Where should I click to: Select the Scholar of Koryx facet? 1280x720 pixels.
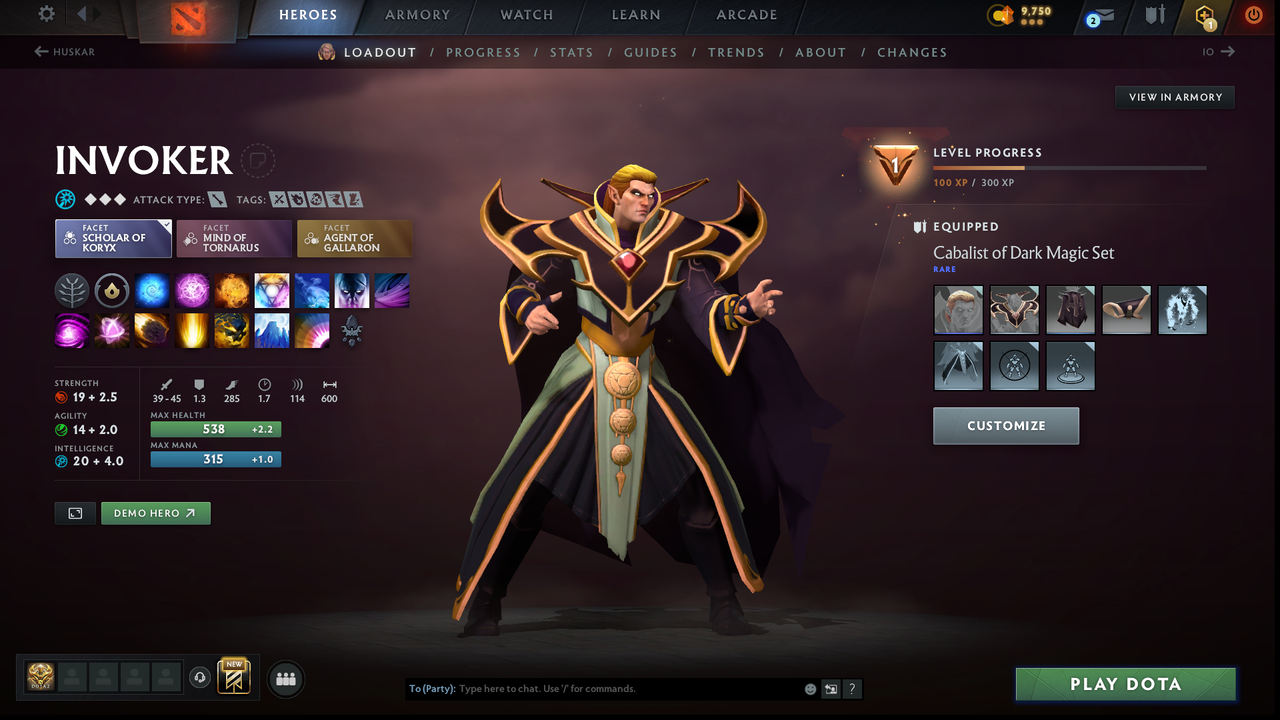pyautogui.click(x=113, y=238)
